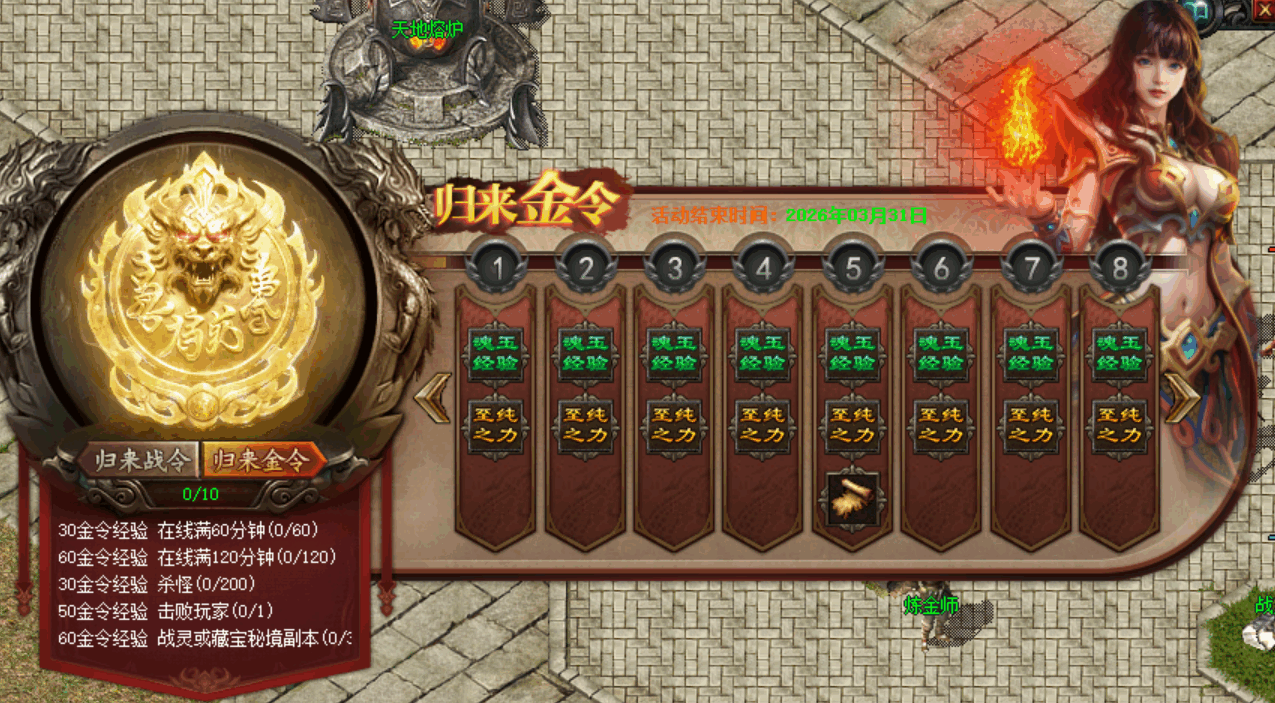The image size is (1275, 703).
Task: Select the 魂玉经验 reward in level 3
Action: [x=674, y=353]
